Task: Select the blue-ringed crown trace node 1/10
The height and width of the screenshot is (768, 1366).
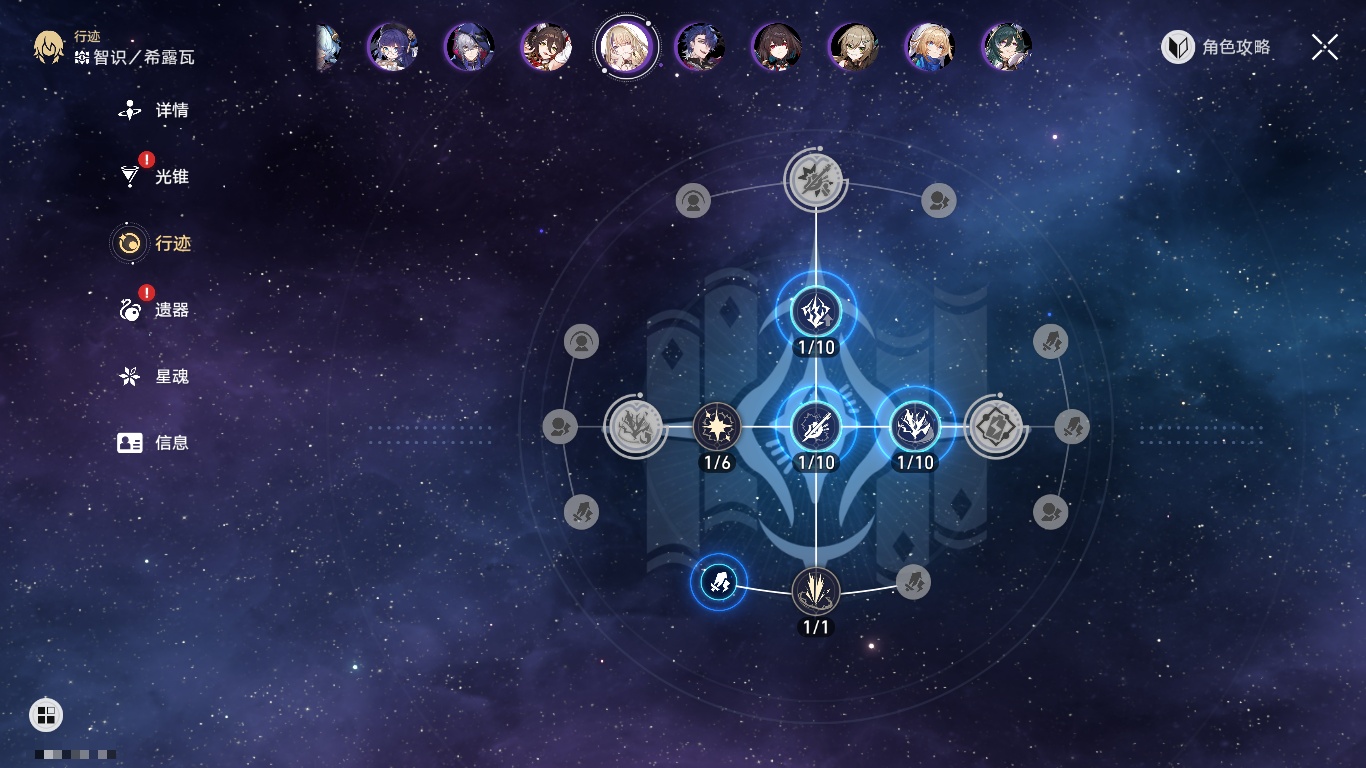Action: [914, 428]
